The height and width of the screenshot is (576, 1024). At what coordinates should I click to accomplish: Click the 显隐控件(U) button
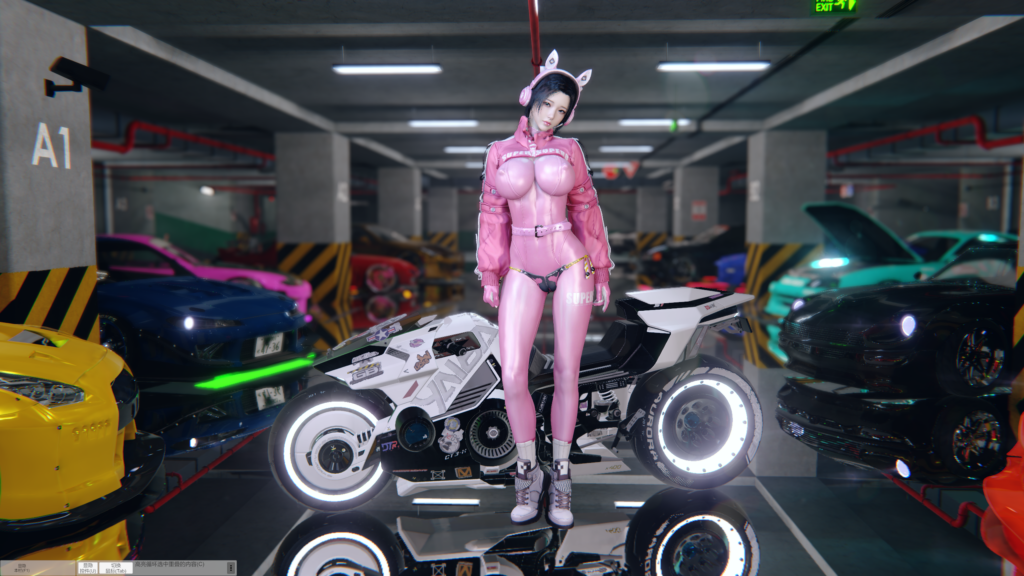[87, 568]
